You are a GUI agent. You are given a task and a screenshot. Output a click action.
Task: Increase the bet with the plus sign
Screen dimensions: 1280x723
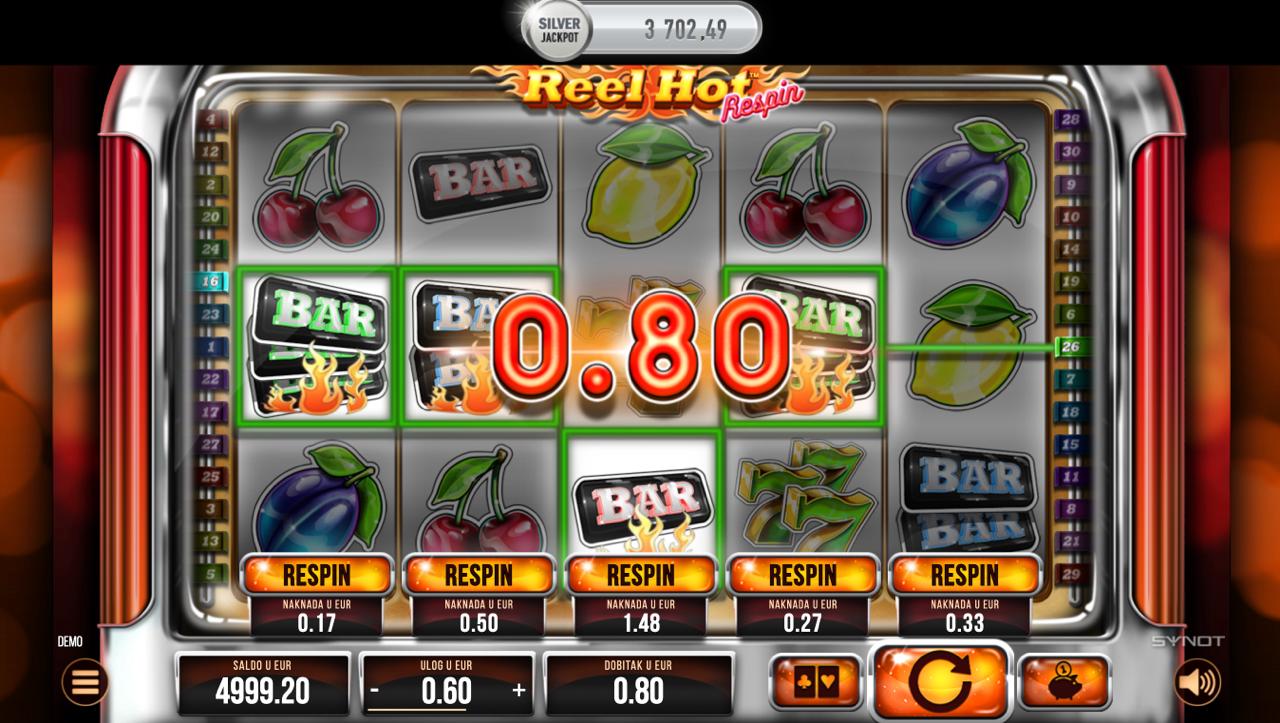click(519, 690)
